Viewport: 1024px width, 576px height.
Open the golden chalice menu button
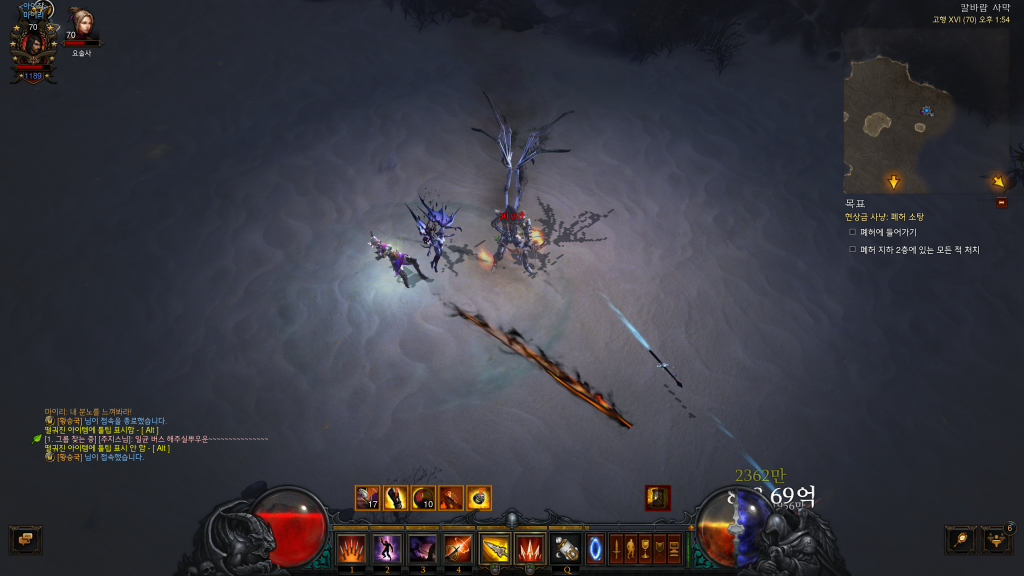tap(645, 548)
